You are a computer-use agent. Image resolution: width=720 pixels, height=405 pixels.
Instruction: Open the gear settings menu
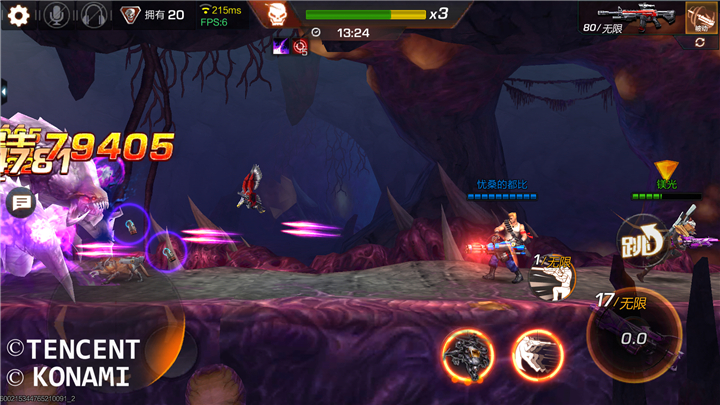[x=18, y=15]
